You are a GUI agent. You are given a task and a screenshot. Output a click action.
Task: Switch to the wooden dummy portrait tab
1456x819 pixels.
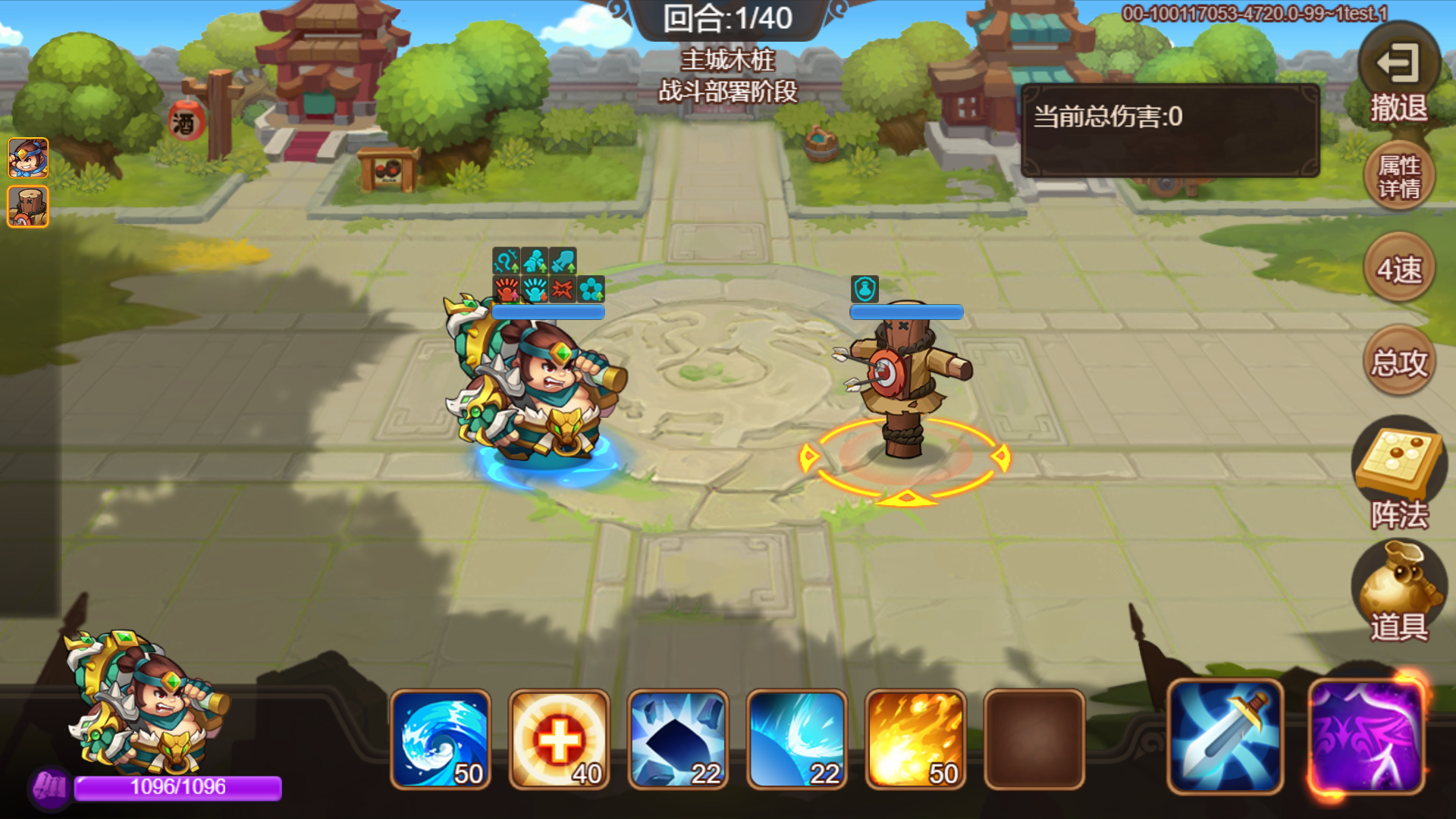[x=27, y=205]
